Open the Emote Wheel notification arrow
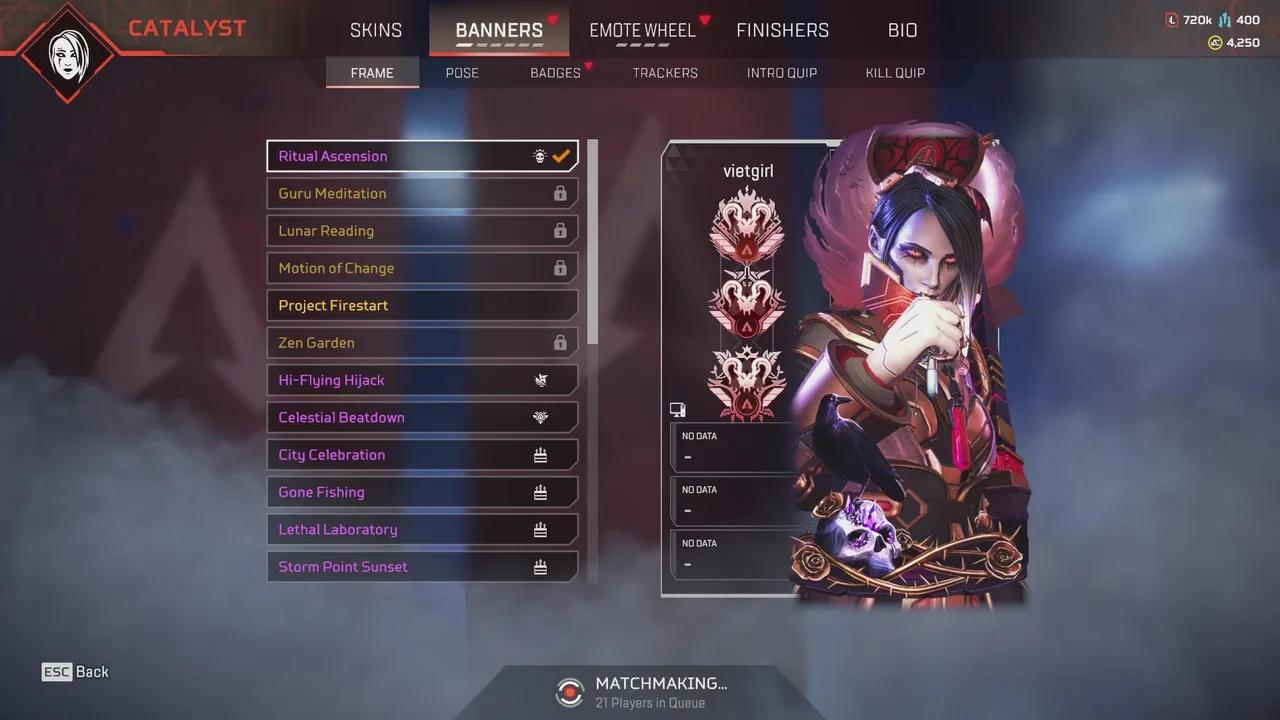The width and height of the screenshot is (1280, 720). [705, 18]
